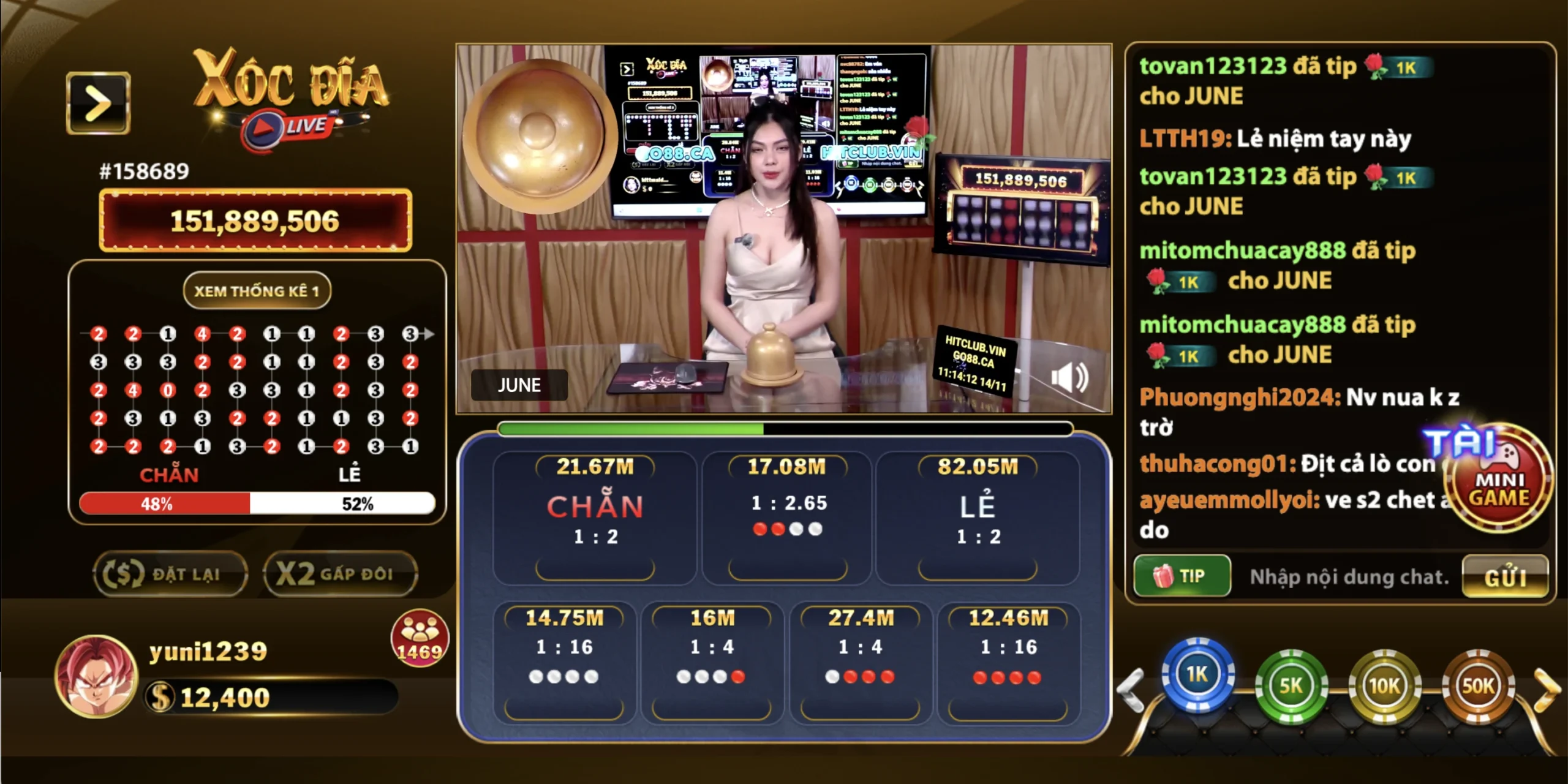Toggle the live stream speaker volume
The width and height of the screenshot is (1568, 784).
[x=1069, y=377]
